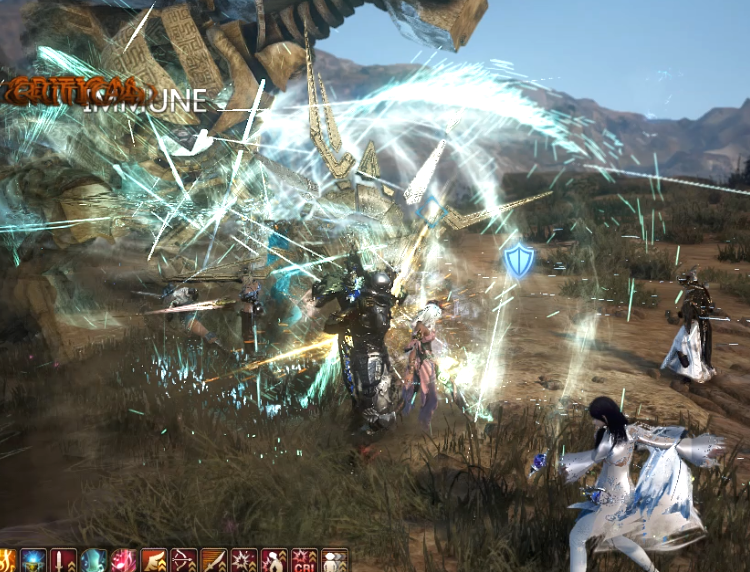Choose the CRI critical buff icon
Screen dimensions: 750x572
click(304, 560)
